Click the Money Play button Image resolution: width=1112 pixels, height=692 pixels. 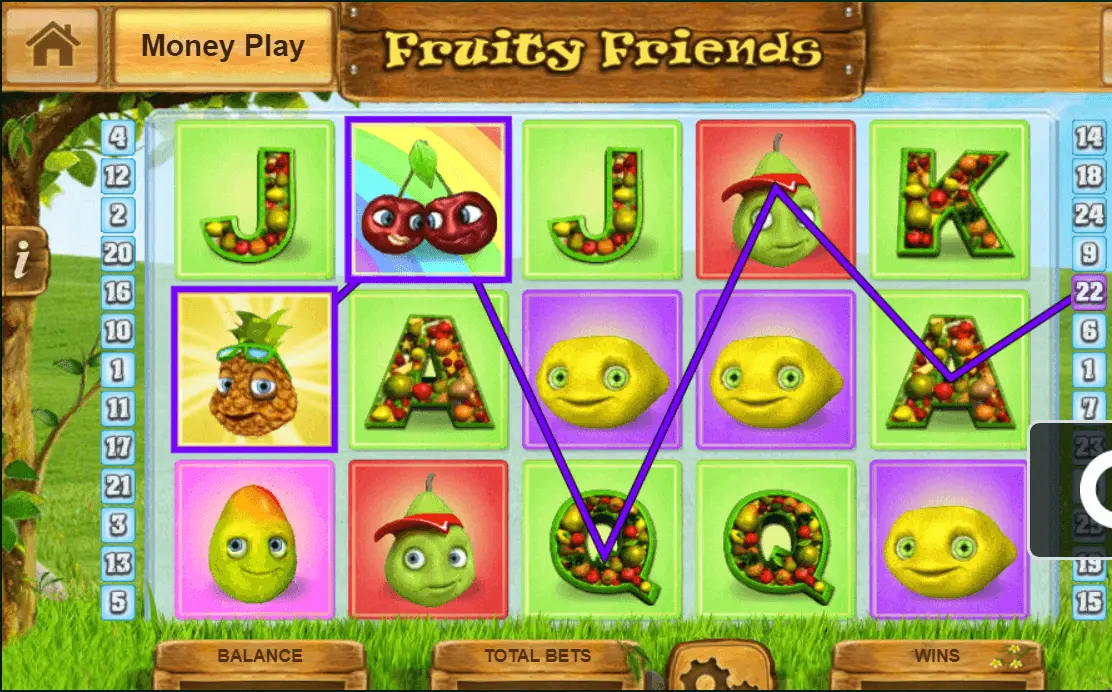tap(223, 46)
